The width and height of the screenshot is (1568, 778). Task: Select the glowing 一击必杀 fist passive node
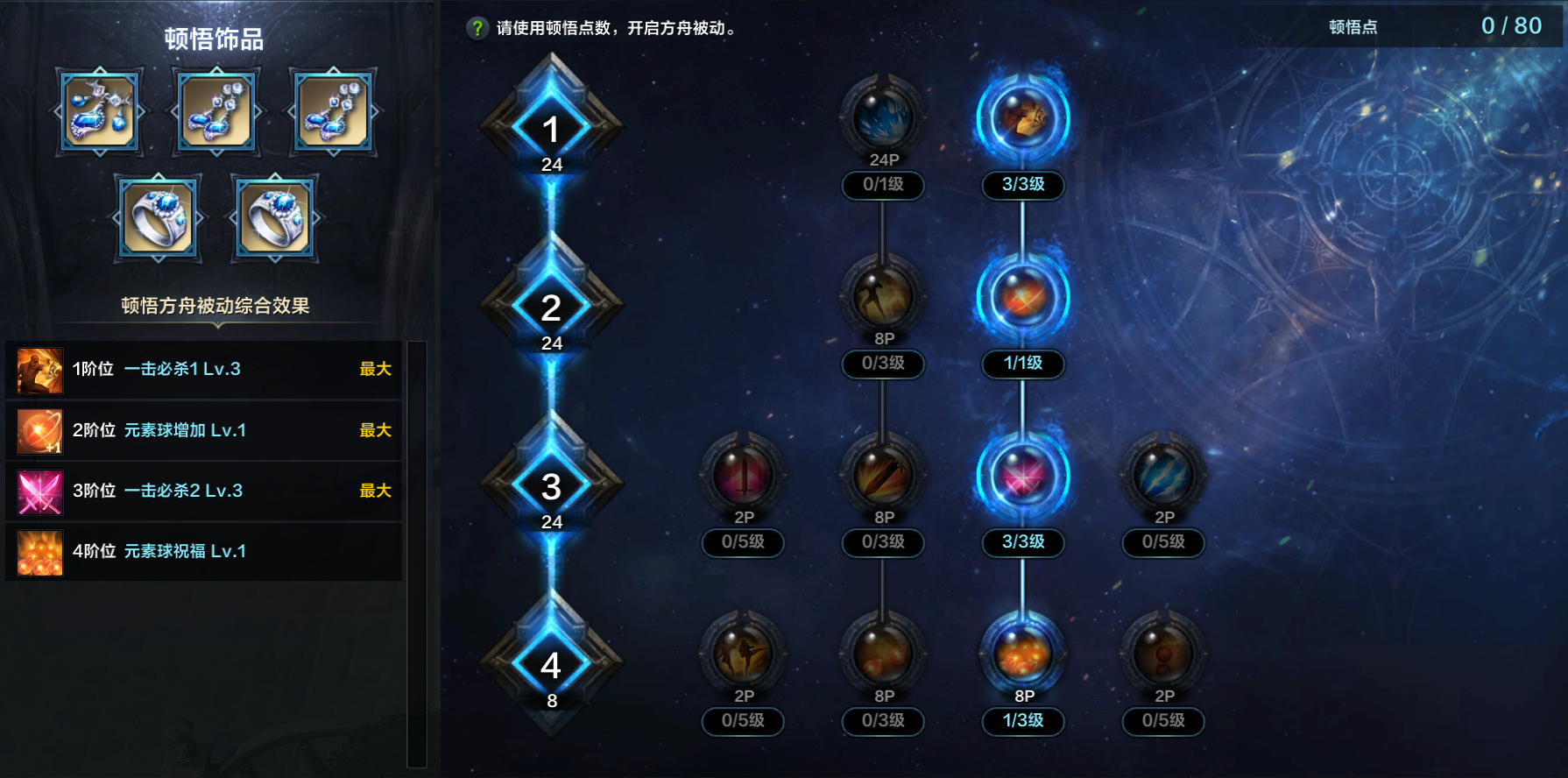tap(1023, 121)
